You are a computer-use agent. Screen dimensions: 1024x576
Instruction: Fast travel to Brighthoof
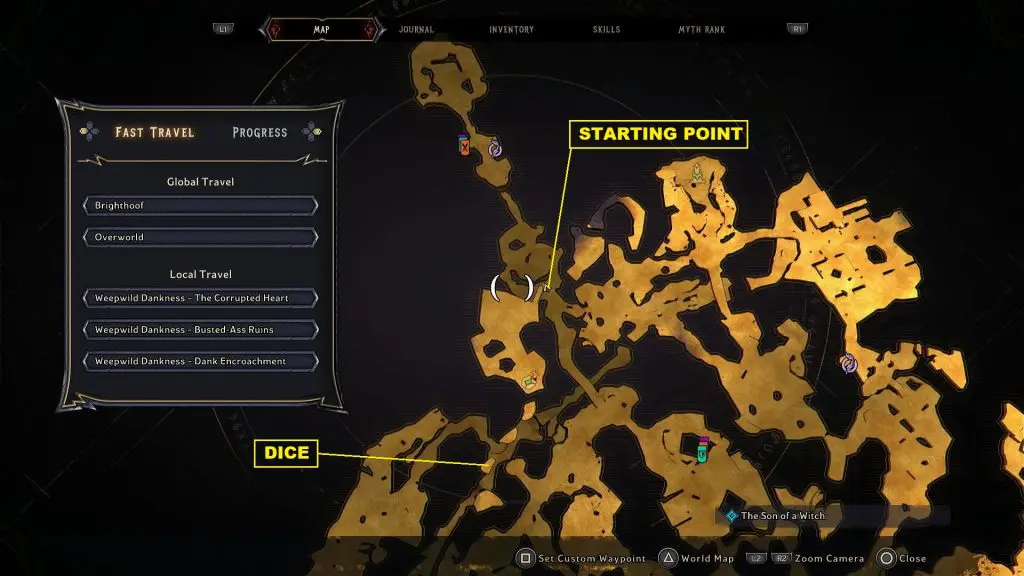click(201, 206)
